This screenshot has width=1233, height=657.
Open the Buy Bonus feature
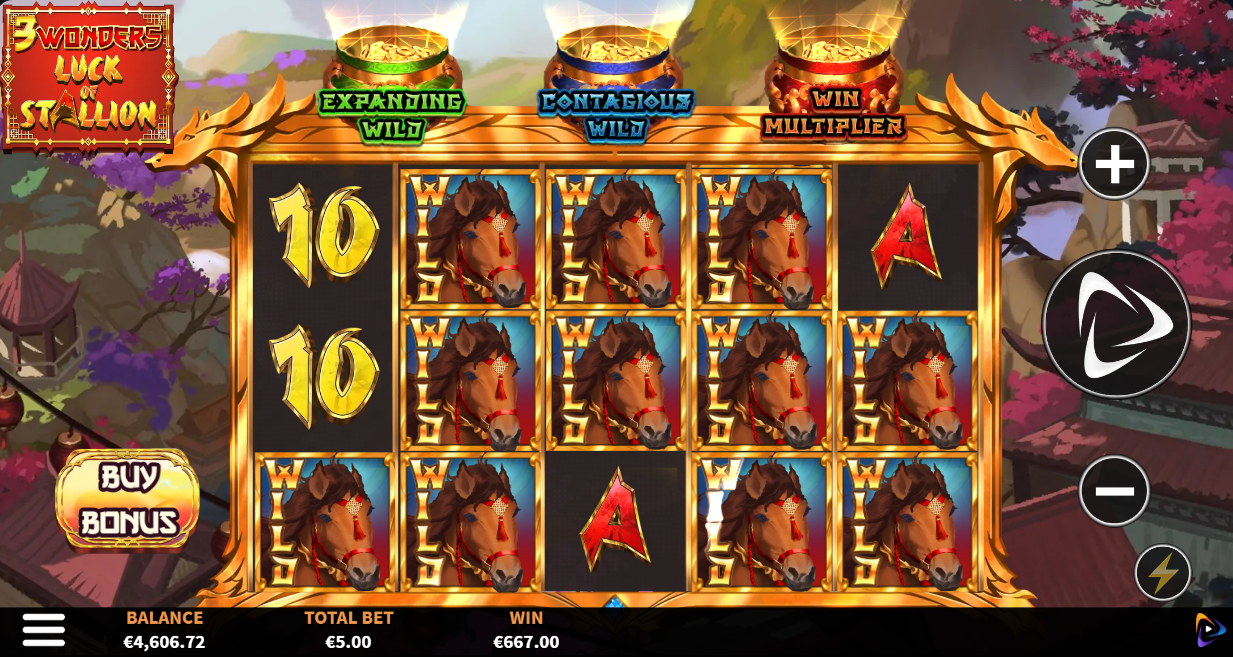[128, 499]
